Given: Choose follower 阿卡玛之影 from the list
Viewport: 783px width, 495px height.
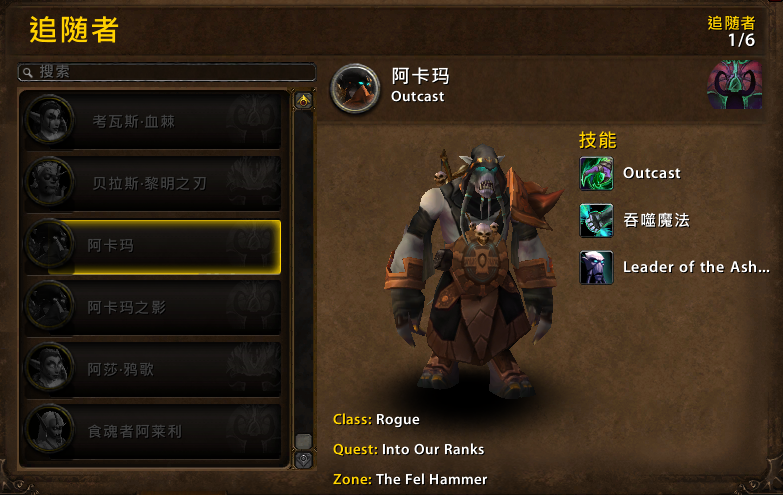Looking at the screenshot, I should click(x=152, y=308).
